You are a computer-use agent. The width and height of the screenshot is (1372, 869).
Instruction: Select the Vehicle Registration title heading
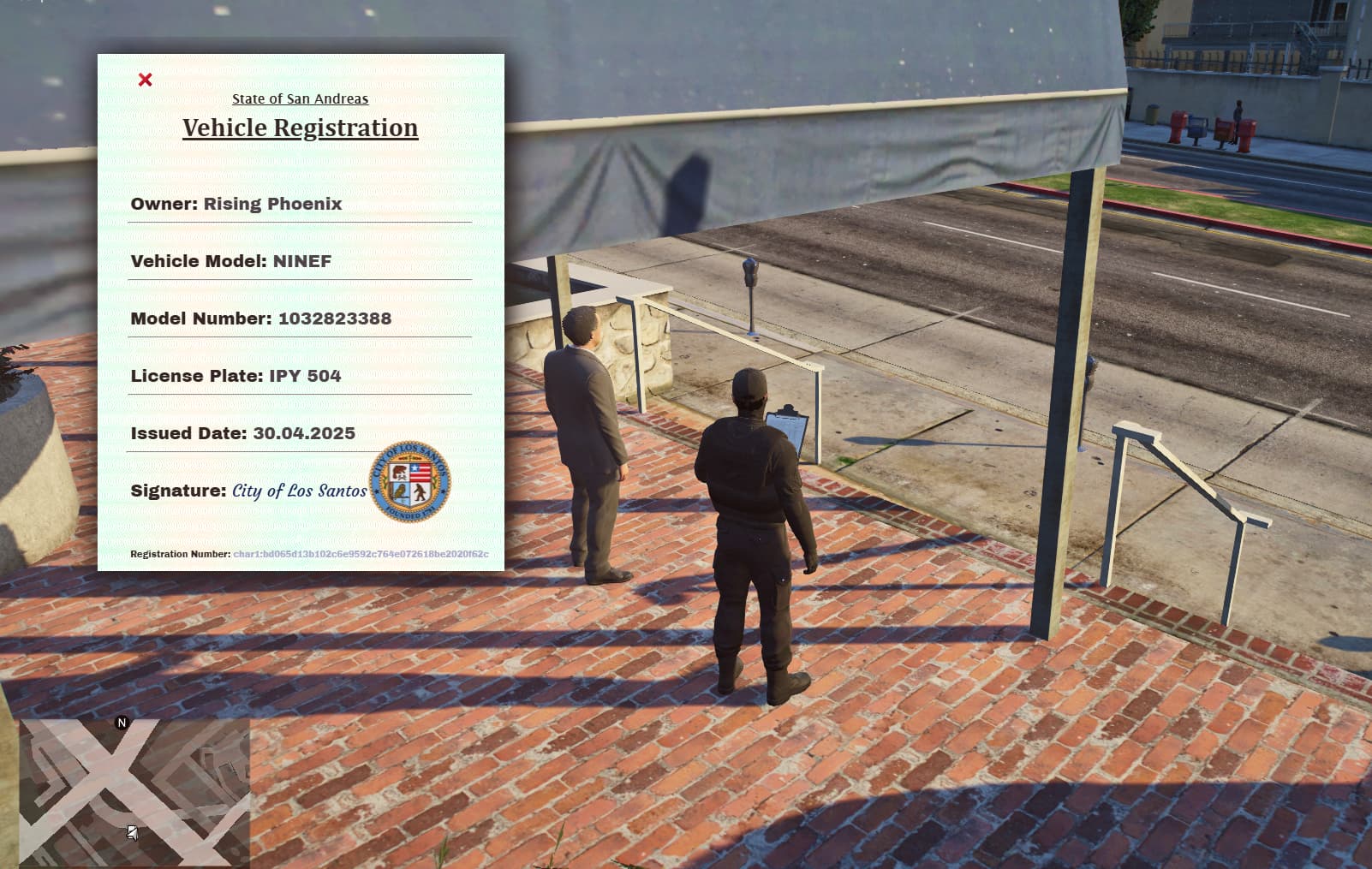pos(300,127)
